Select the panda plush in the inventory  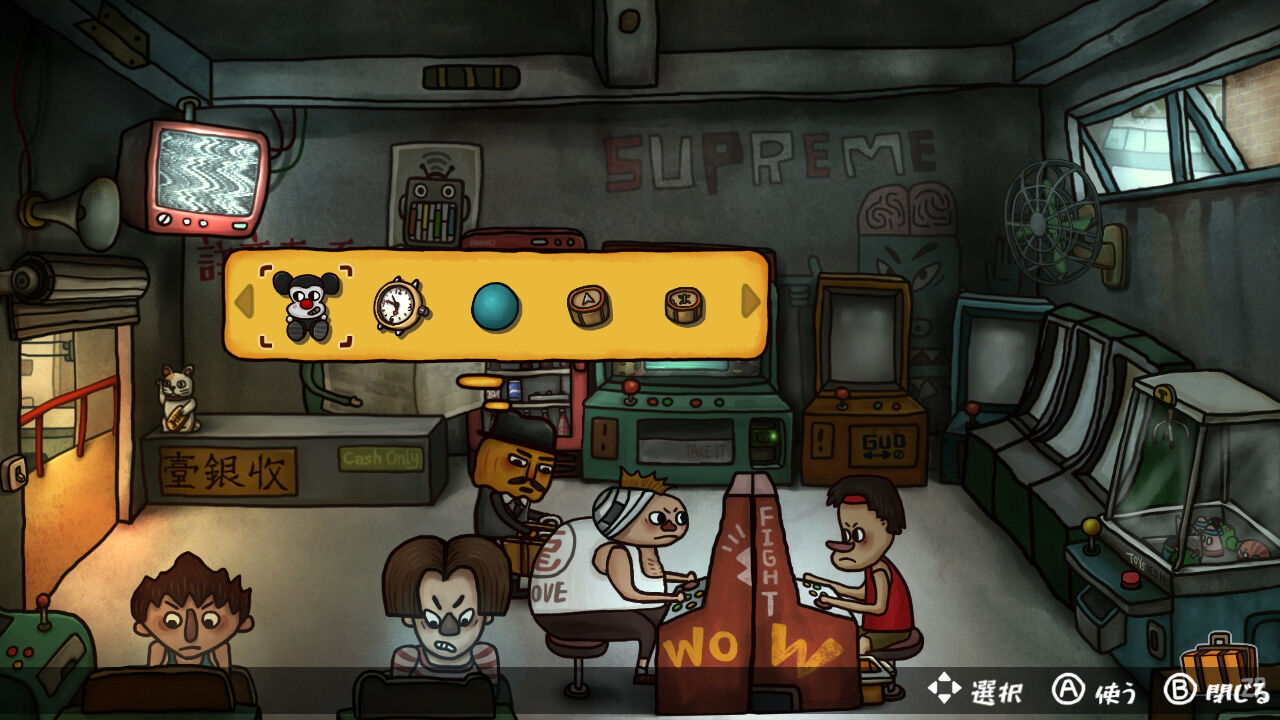click(x=305, y=305)
